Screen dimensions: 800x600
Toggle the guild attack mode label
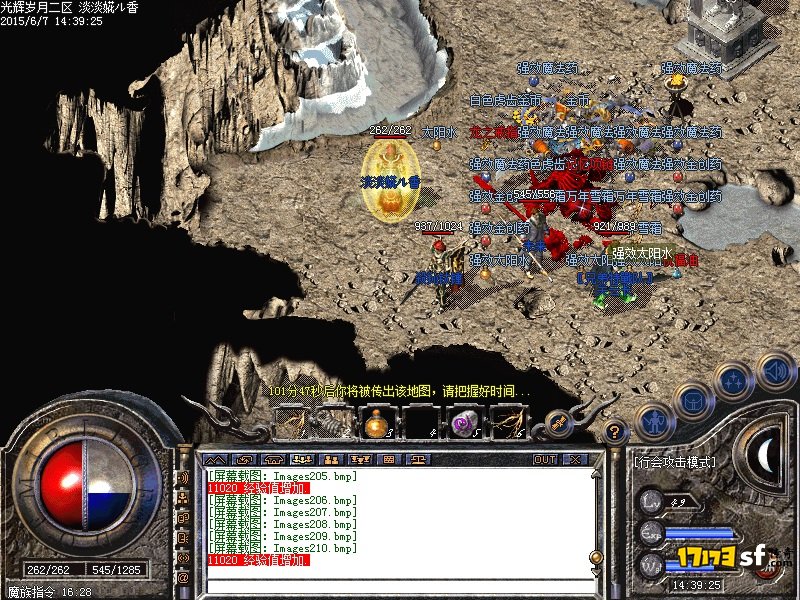tap(676, 463)
